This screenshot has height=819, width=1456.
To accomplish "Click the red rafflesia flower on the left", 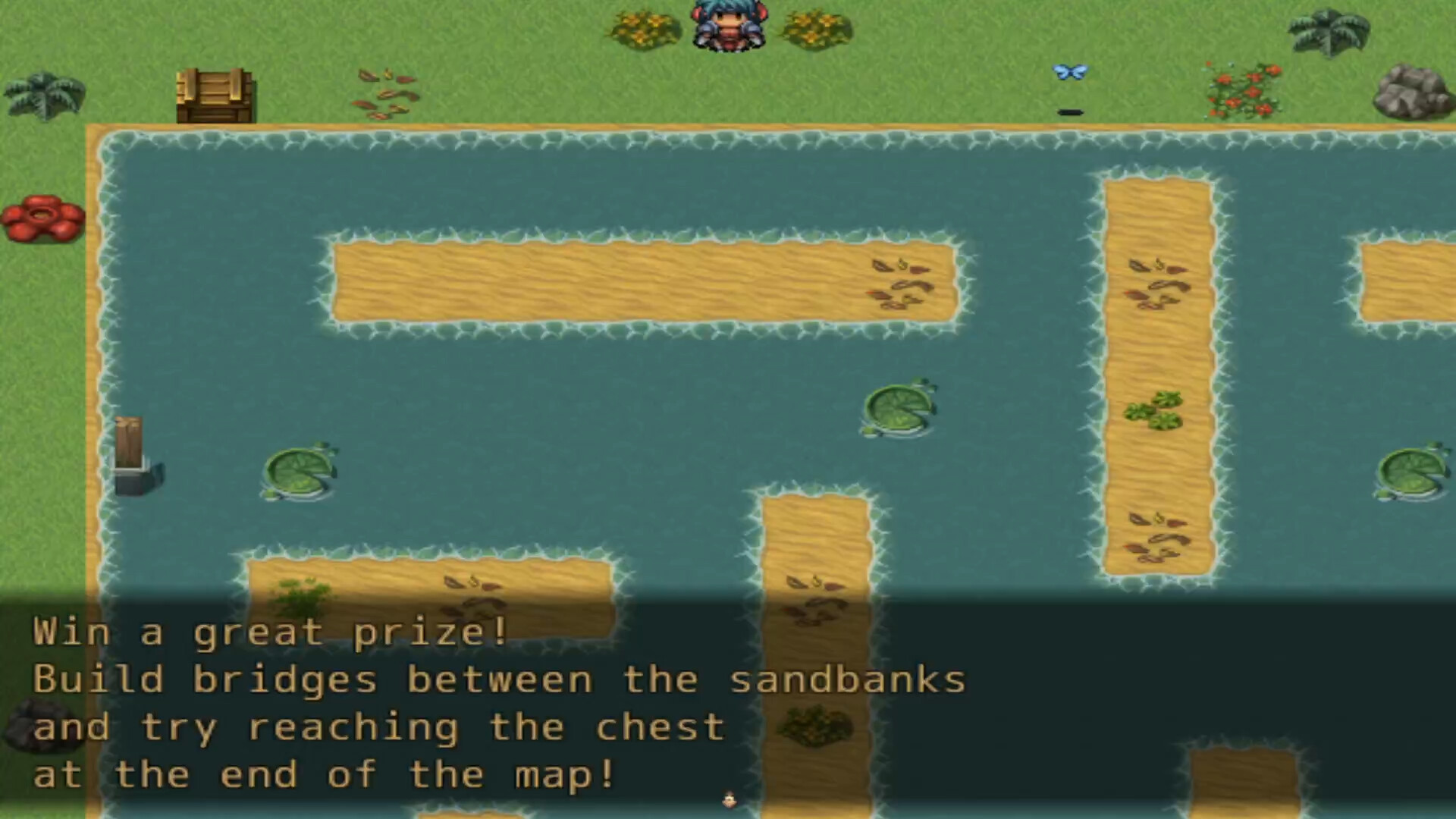I will click(x=44, y=220).
